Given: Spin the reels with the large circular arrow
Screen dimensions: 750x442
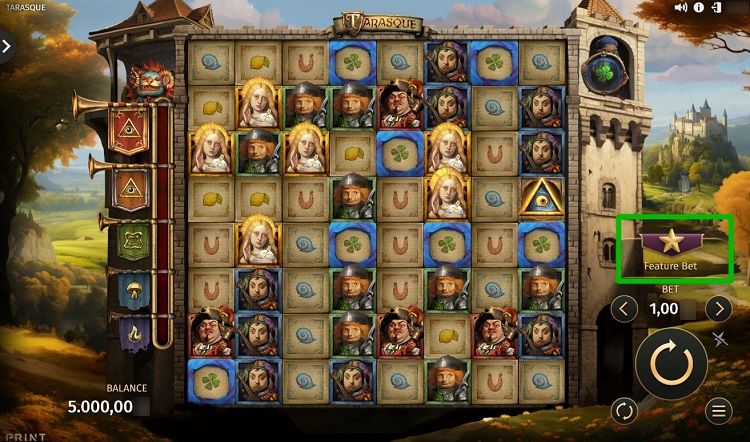Looking at the screenshot, I should pos(671,363).
